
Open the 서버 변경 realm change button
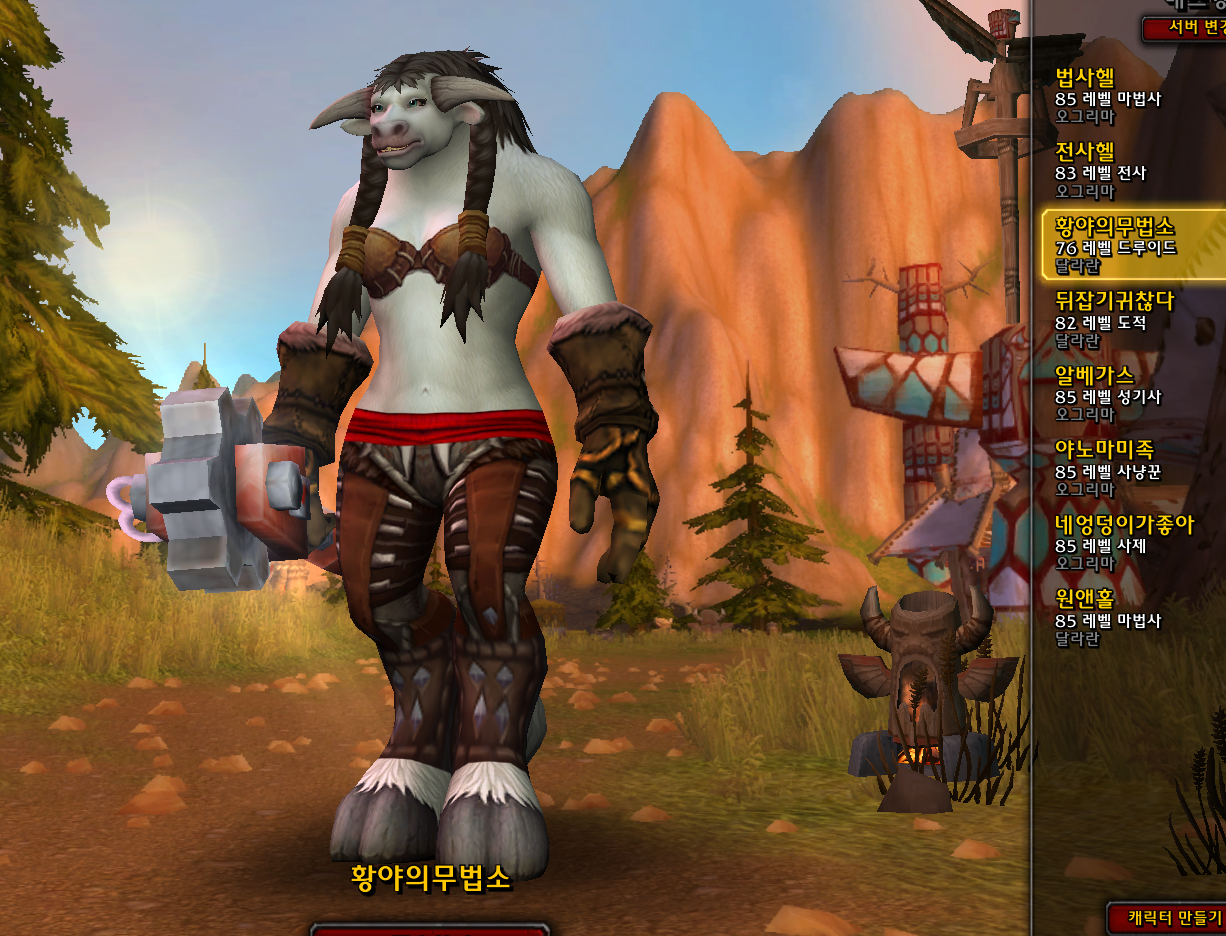(x=1185, y=28)
